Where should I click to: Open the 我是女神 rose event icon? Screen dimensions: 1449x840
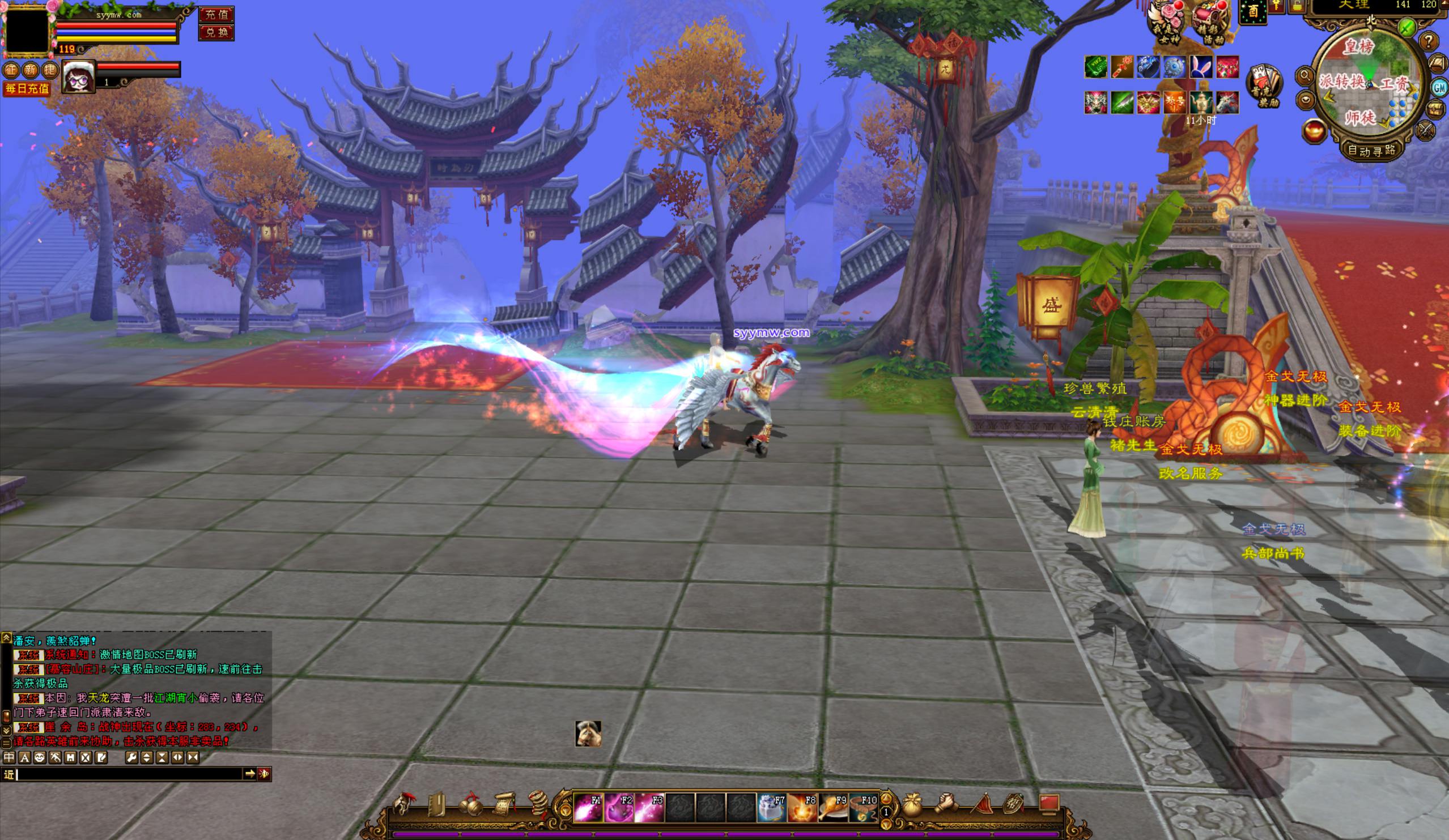(x=1167, y=22)
